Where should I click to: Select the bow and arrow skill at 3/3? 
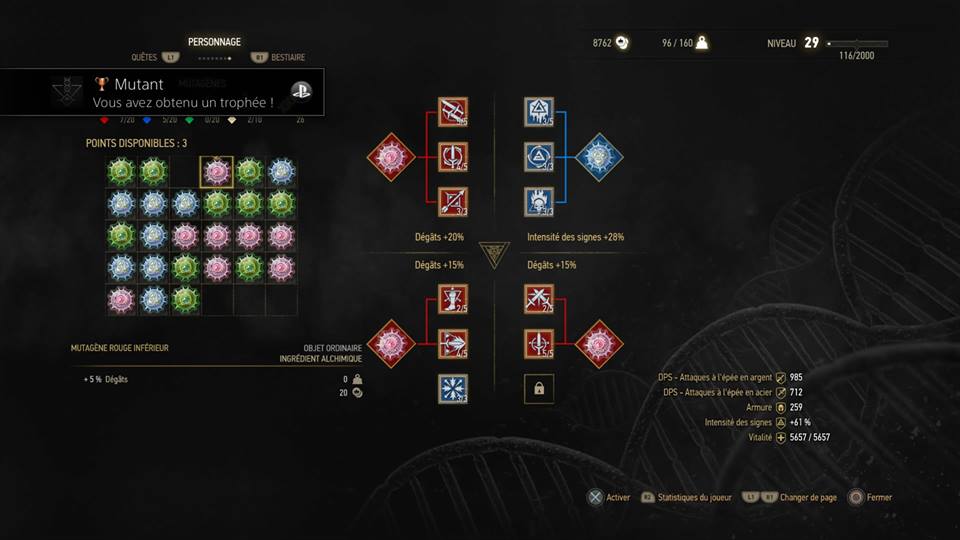(x=453, y=202)
